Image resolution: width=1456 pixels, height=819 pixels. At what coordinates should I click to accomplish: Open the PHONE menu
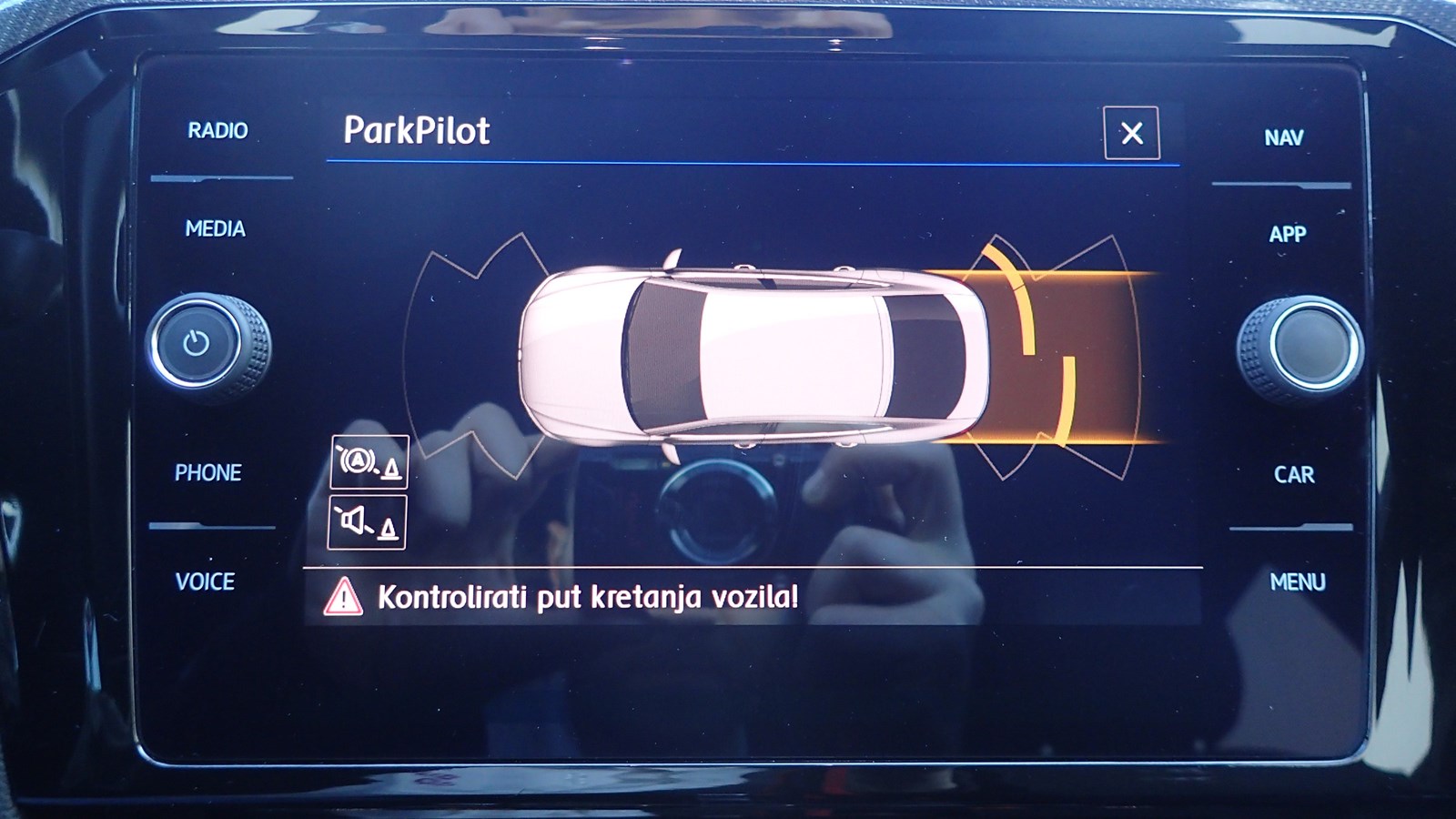[208, 473]
